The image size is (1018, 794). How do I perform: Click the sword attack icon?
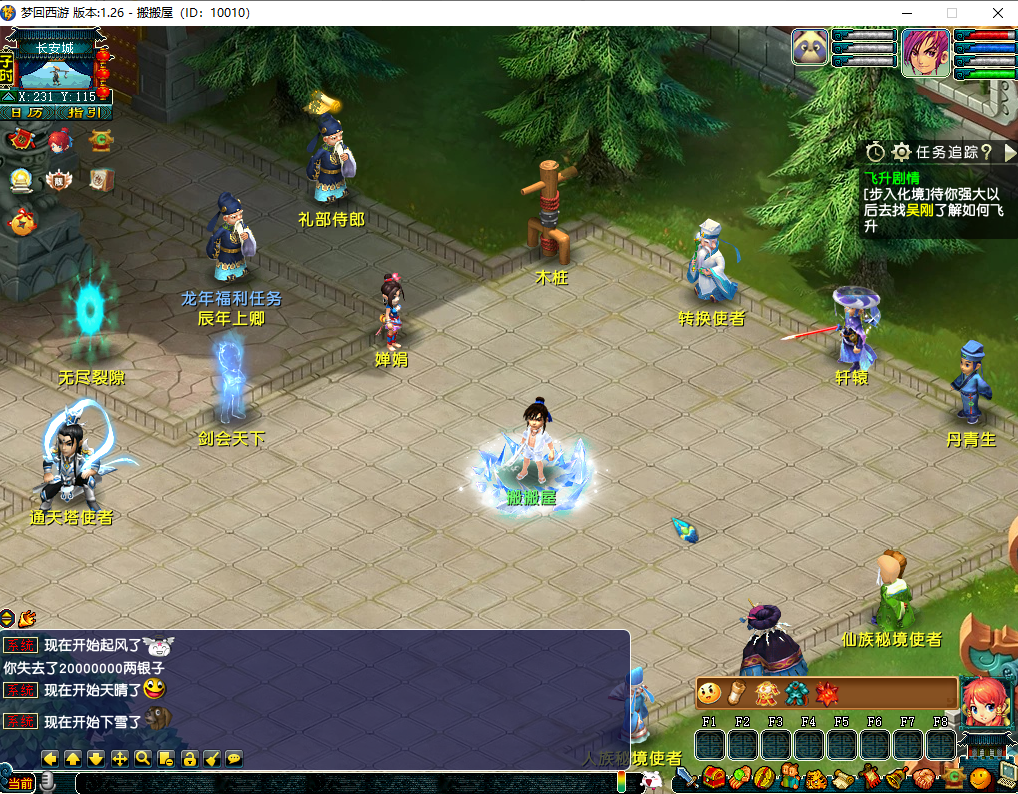[x=686, y=777]
